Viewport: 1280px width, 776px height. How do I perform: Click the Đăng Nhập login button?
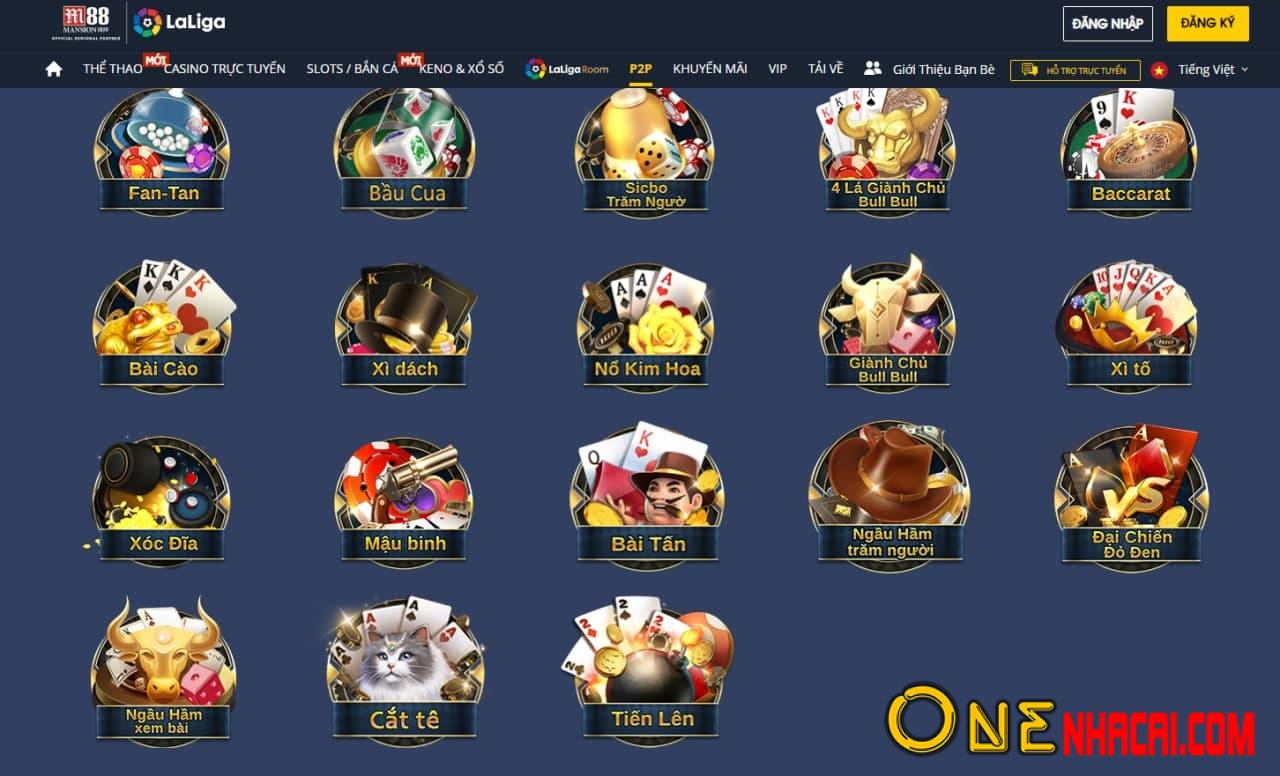[x=1107, y=23]
